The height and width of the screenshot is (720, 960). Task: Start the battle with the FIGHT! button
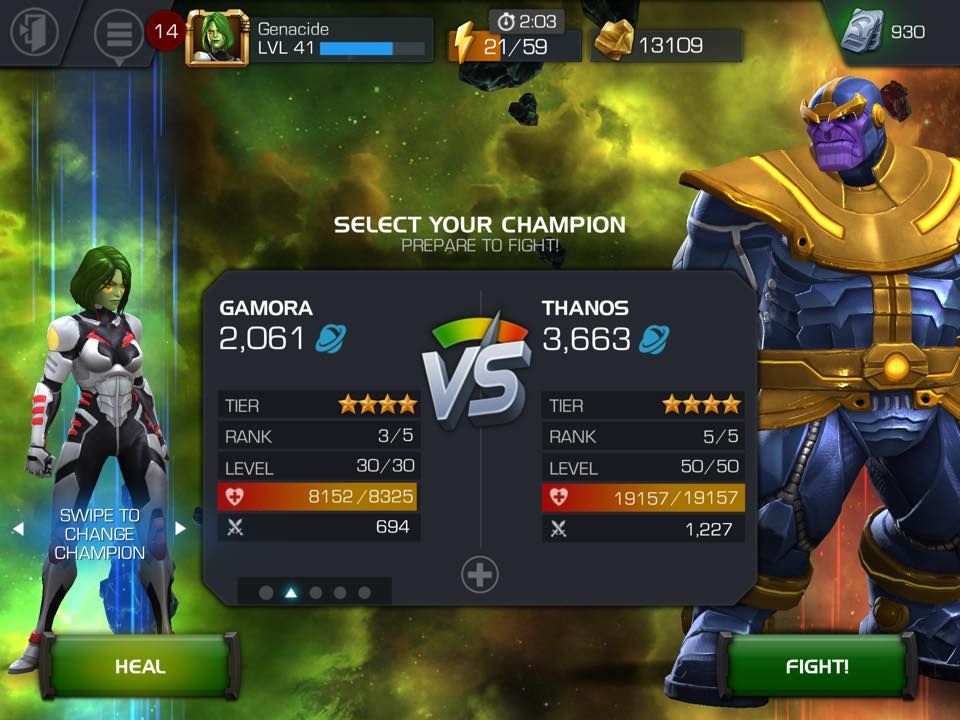point(817,666)
